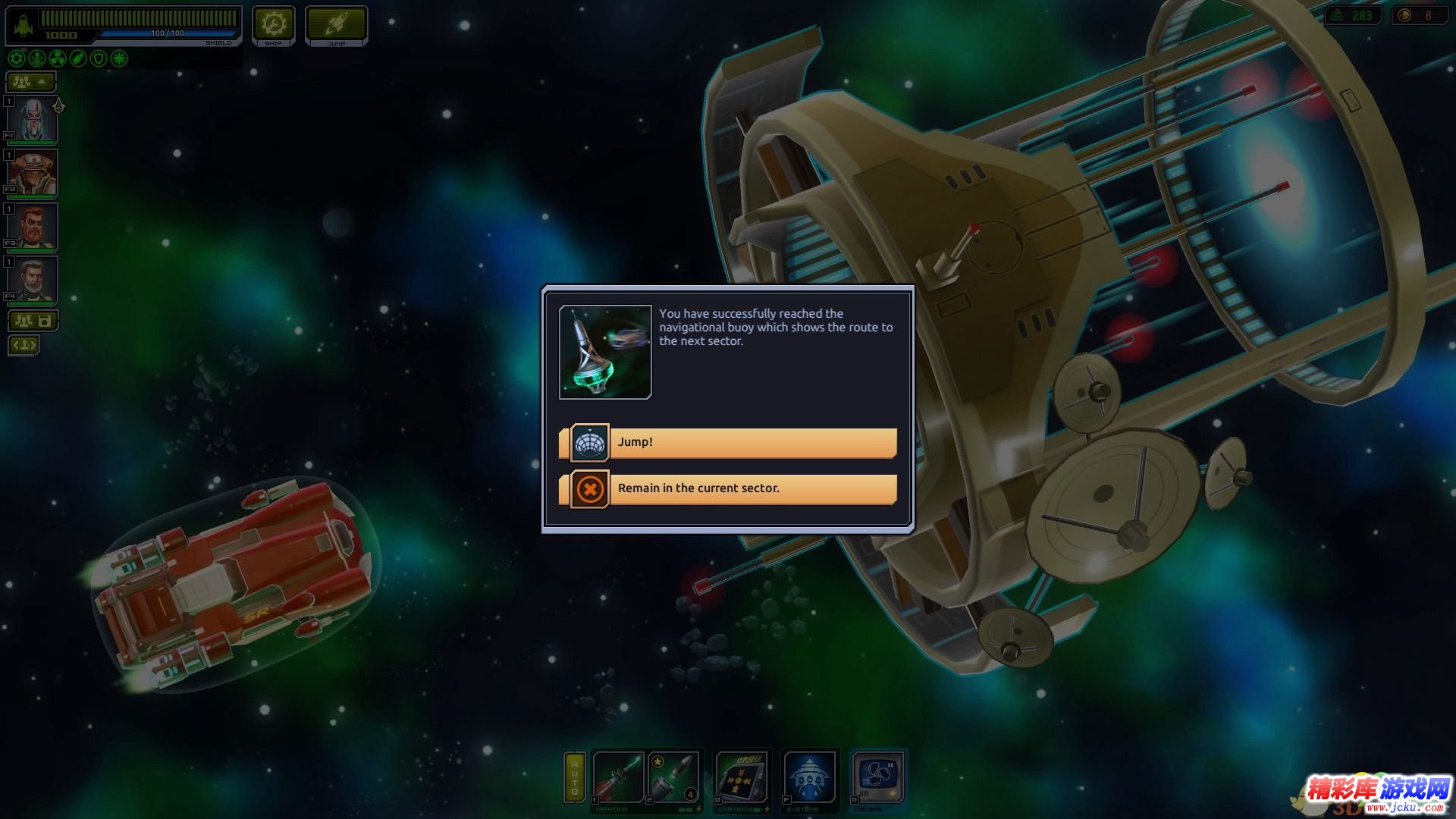
Task: Select the masked alien crew portrait
Action: coord(33,120)
